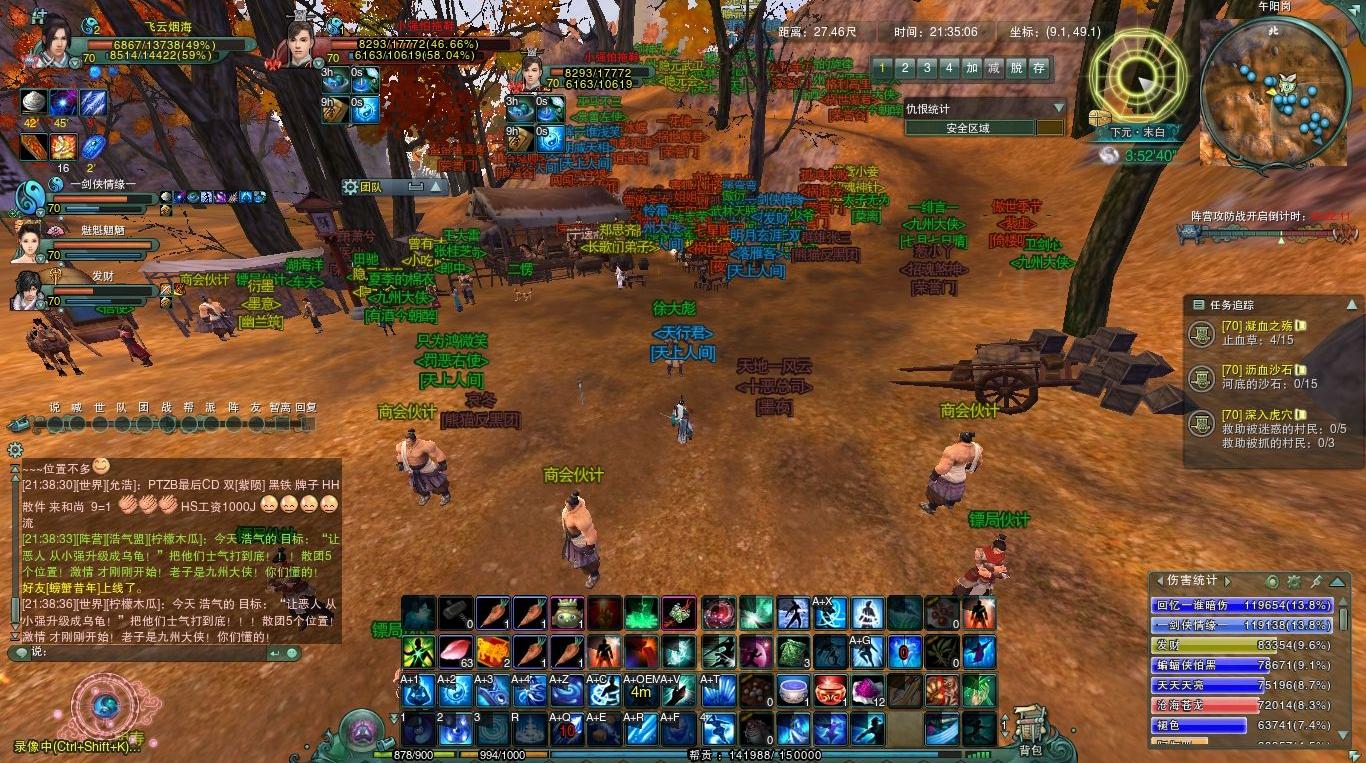Use the purple crystal item with 12 stacks
This screenshot has height=763, width=1366.
pos(866,689)
